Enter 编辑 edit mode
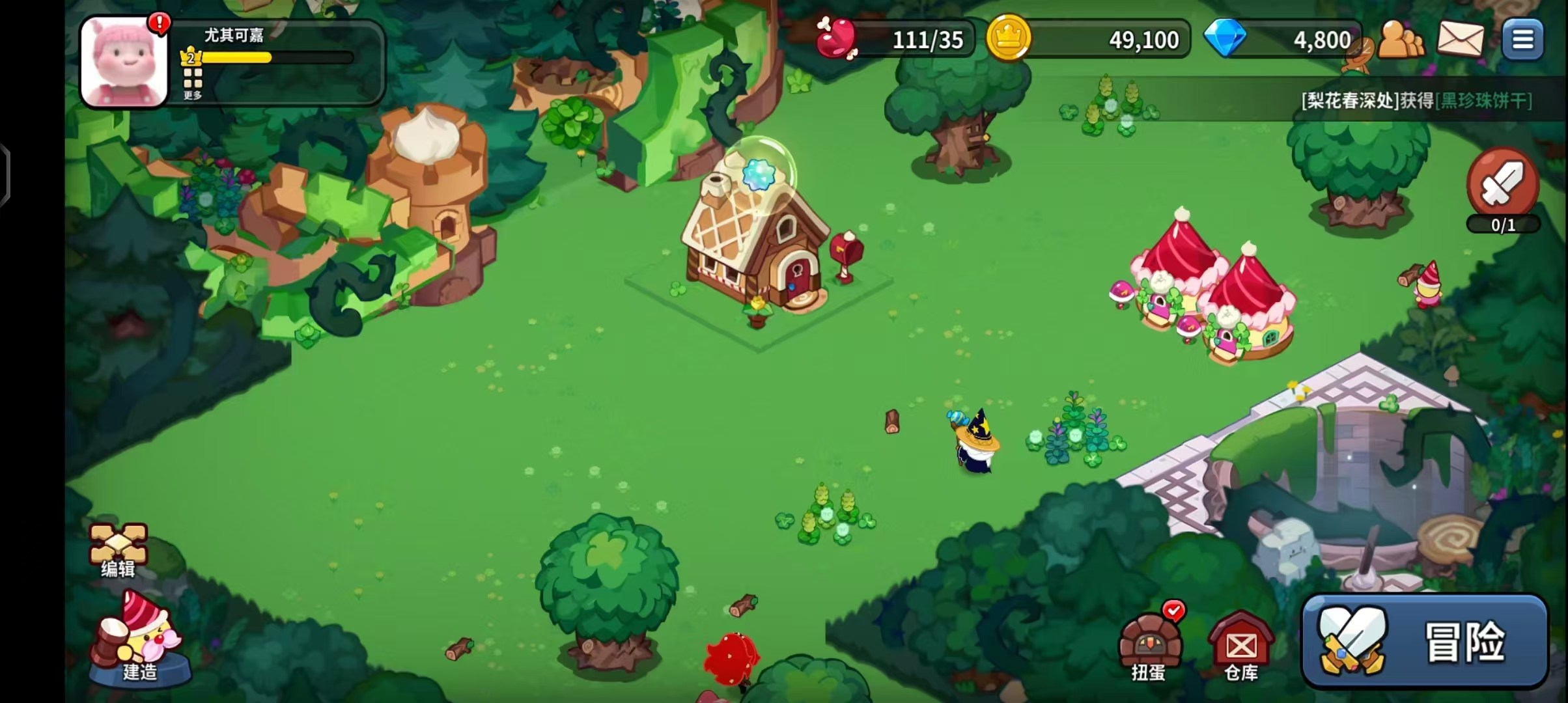 coord(118,550)
